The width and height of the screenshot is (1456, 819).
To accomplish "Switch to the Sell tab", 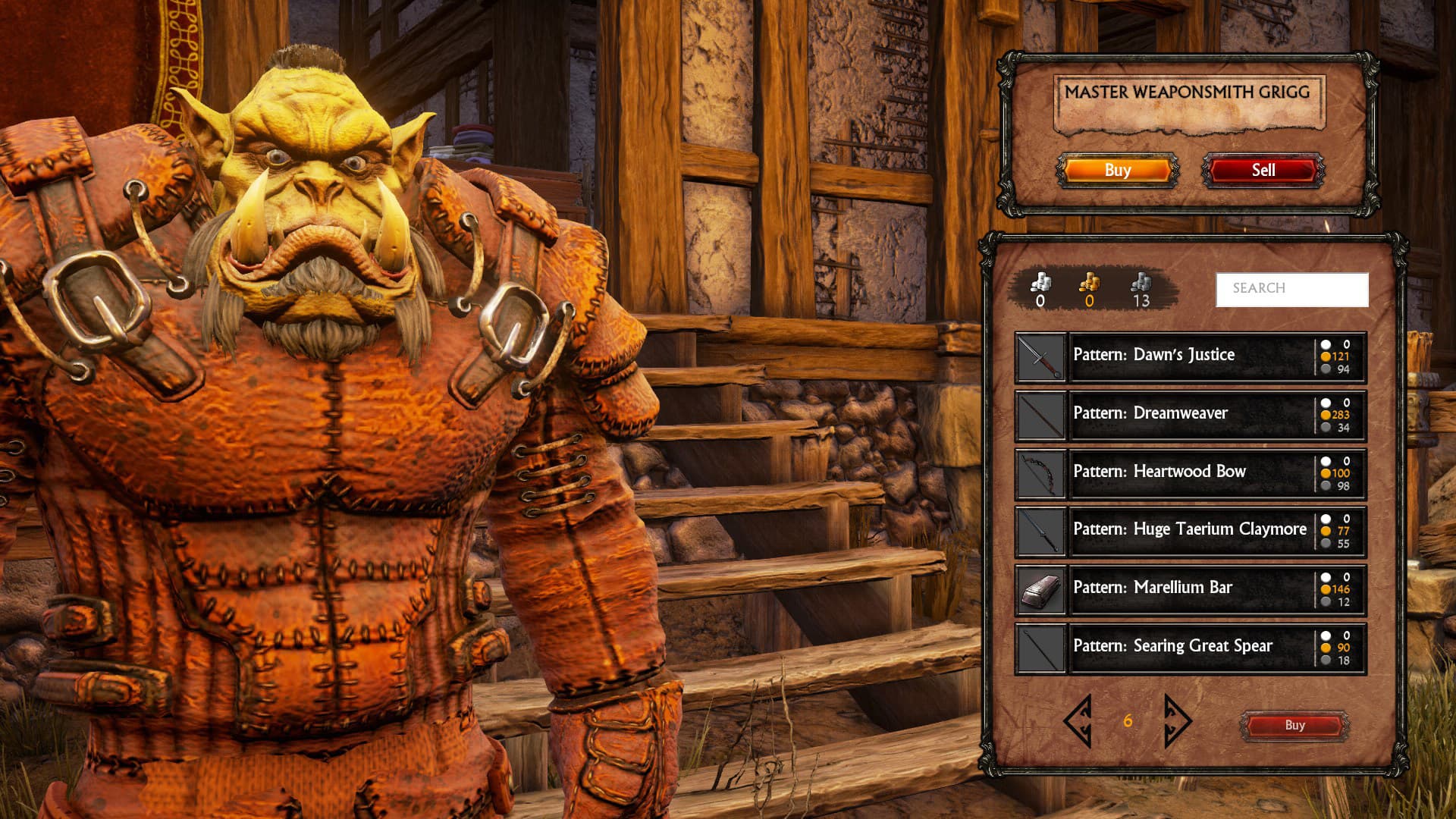I will click(x=1261, y=170).
